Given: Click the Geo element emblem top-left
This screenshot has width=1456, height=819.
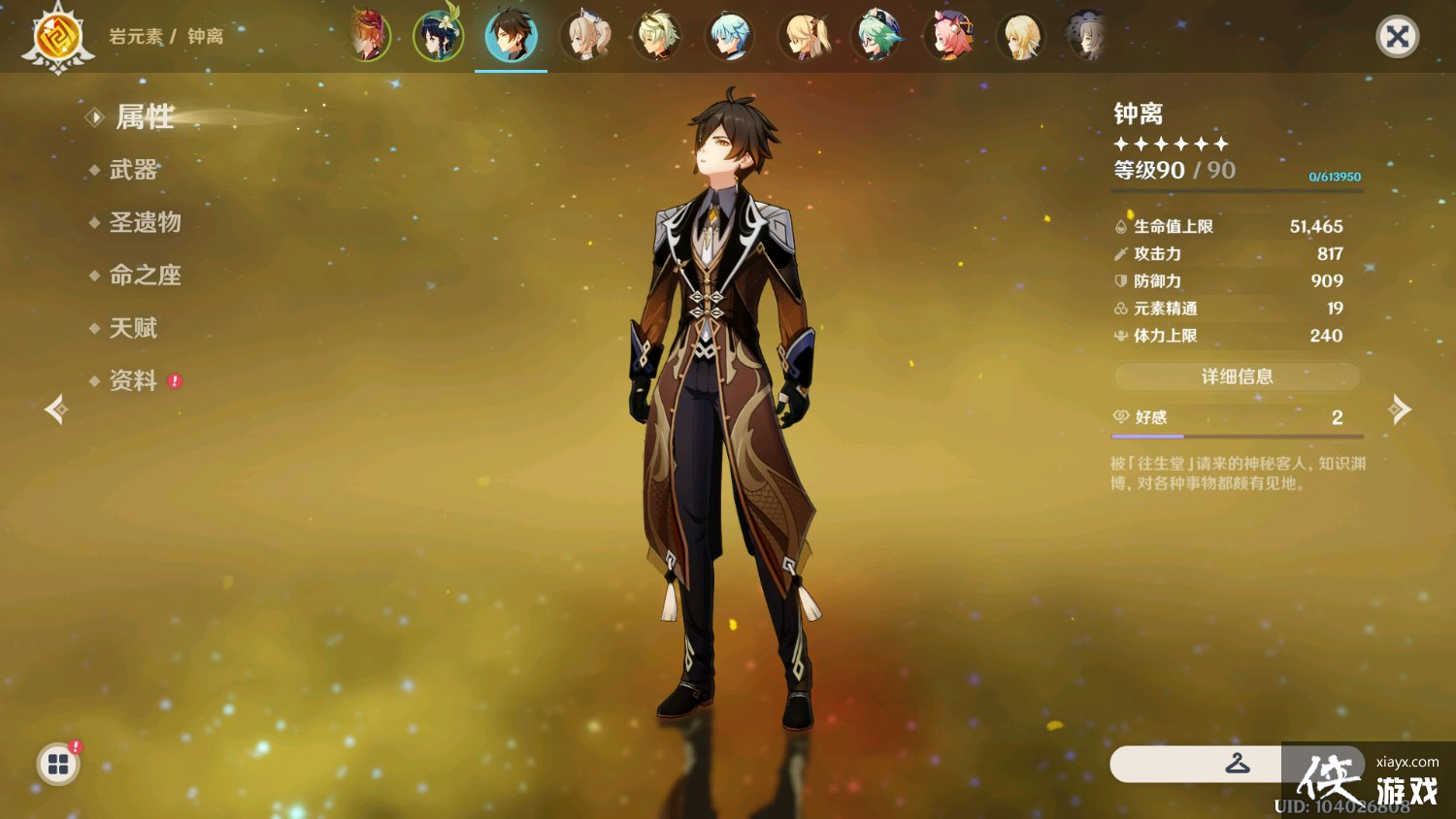Looking at the screenshot, I should click(58, 37).
